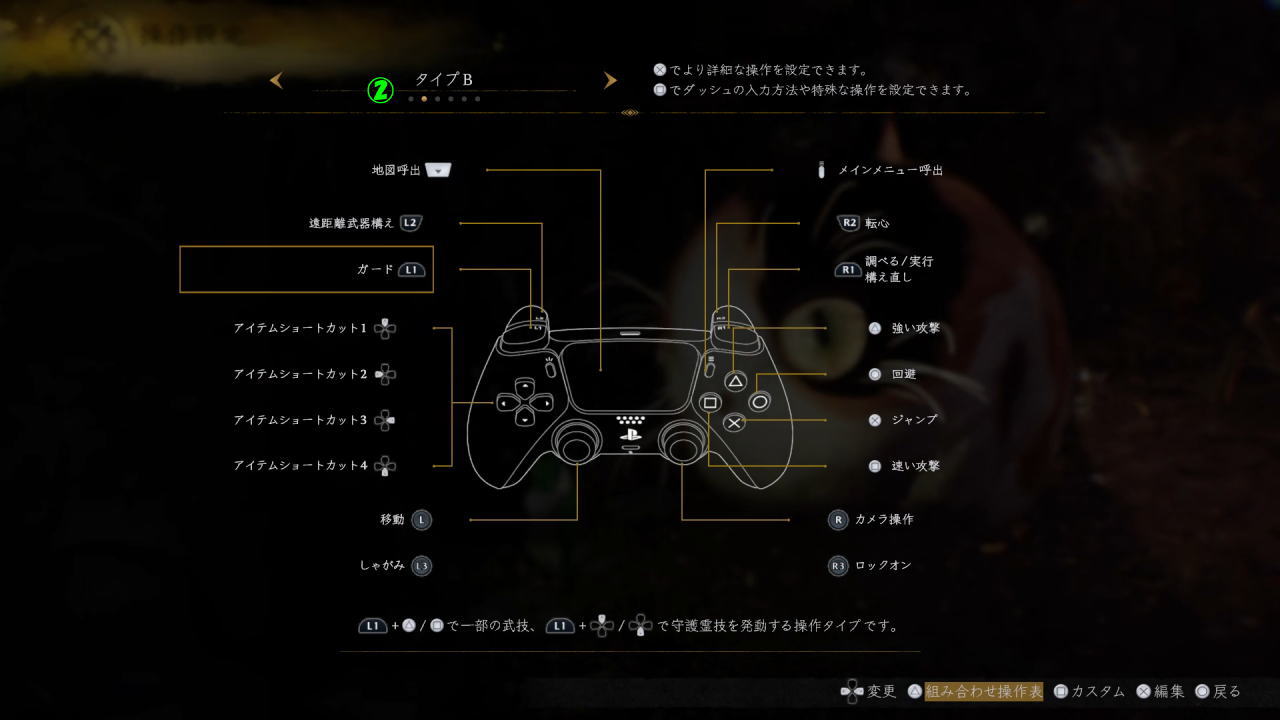Click the square fast attack icon
This screenshot has height=720, width=1280.
click(x=875, y=465)
